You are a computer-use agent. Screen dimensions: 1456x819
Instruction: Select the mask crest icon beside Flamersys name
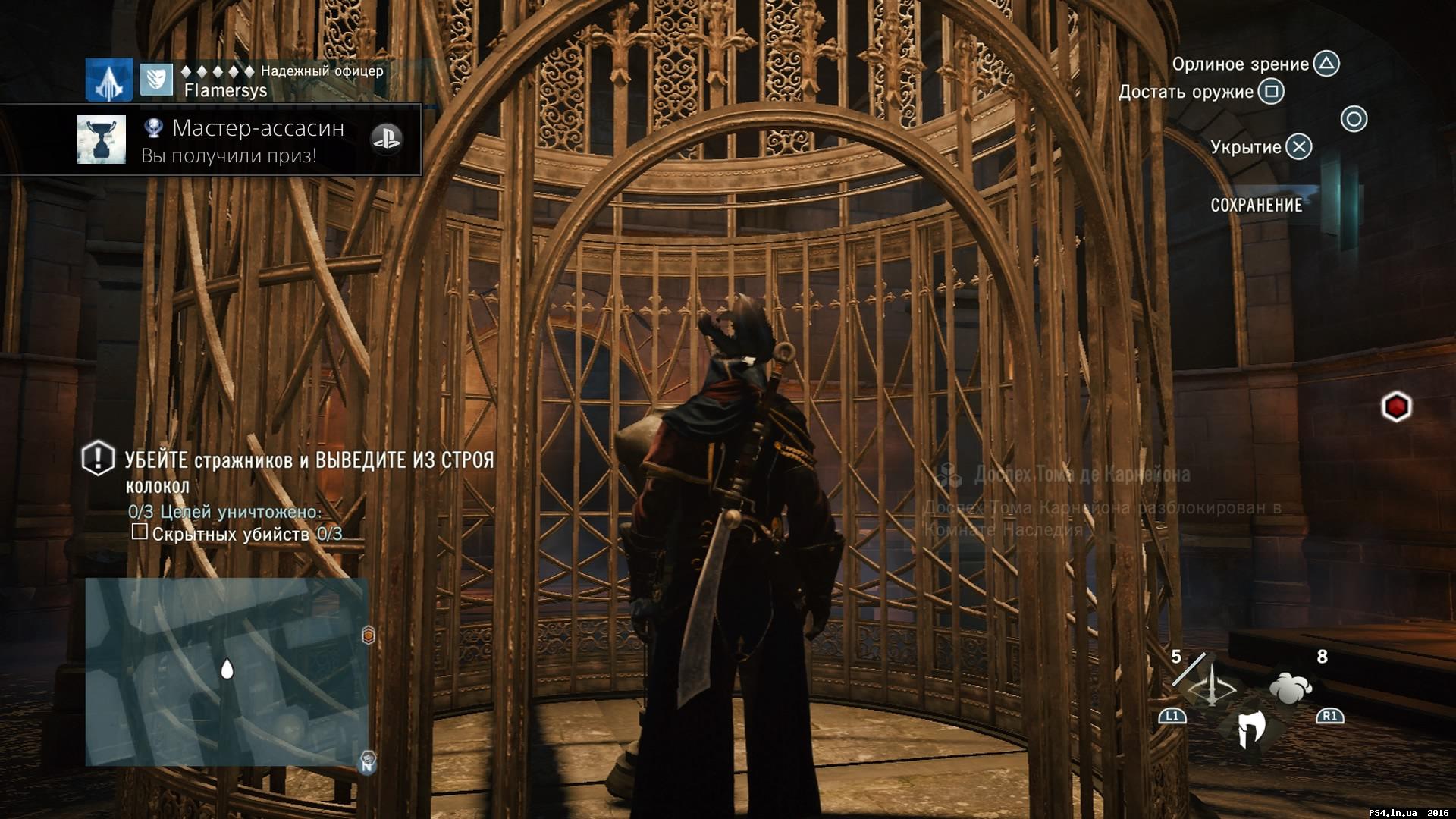[x=158, y=80]
